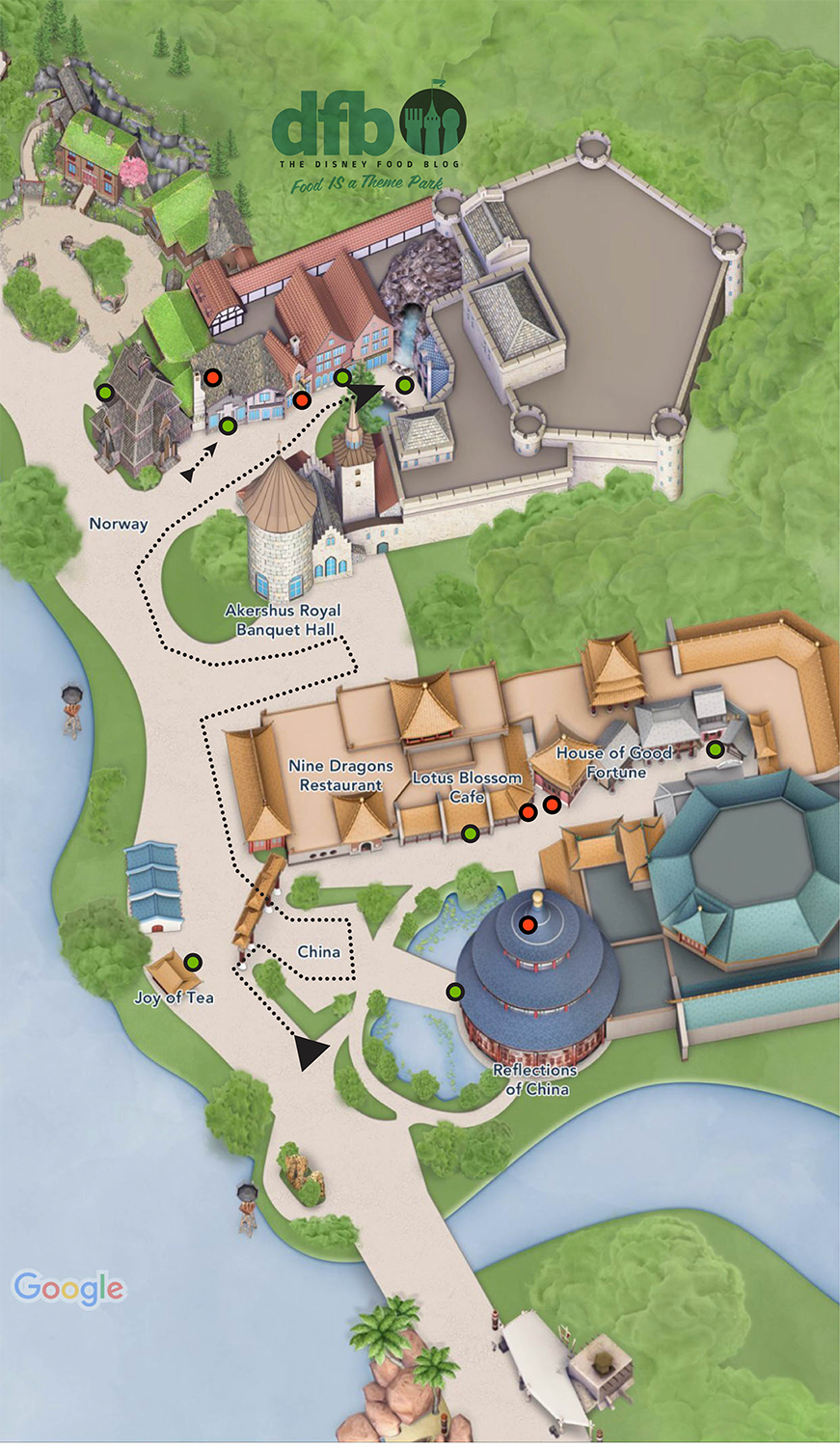Click the Google logo
This screenshot has width=840, height=1447.
pyautogui.click(x=68, y=1289)
